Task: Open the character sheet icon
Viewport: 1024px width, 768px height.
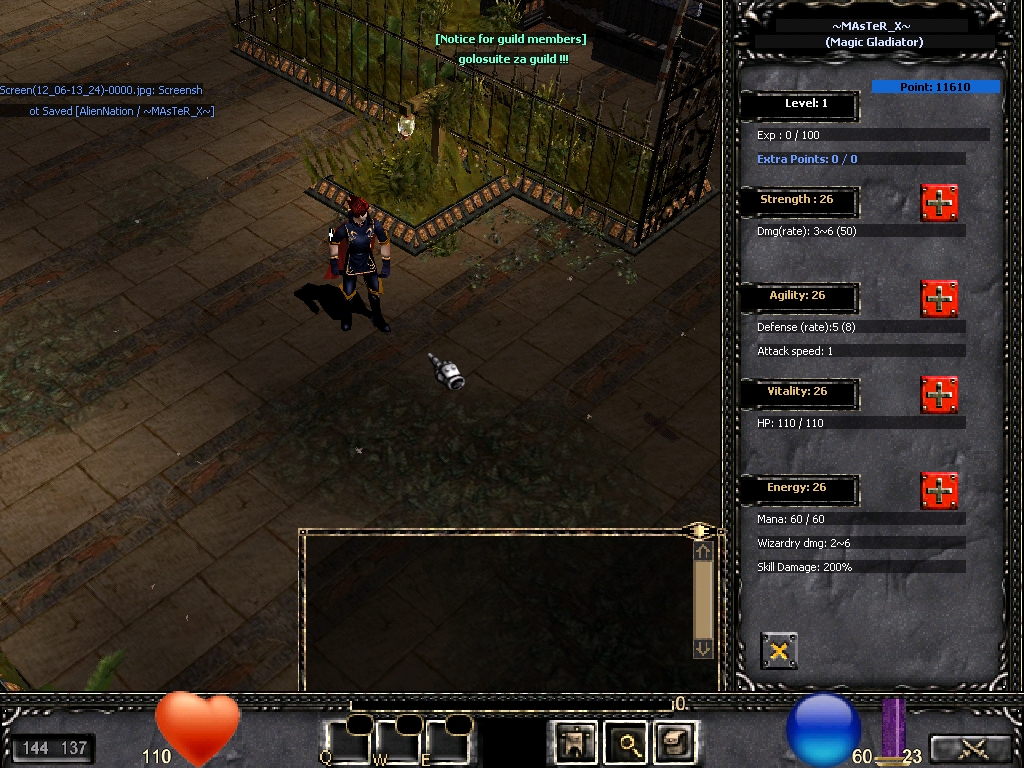Action: tap(576, 743)
